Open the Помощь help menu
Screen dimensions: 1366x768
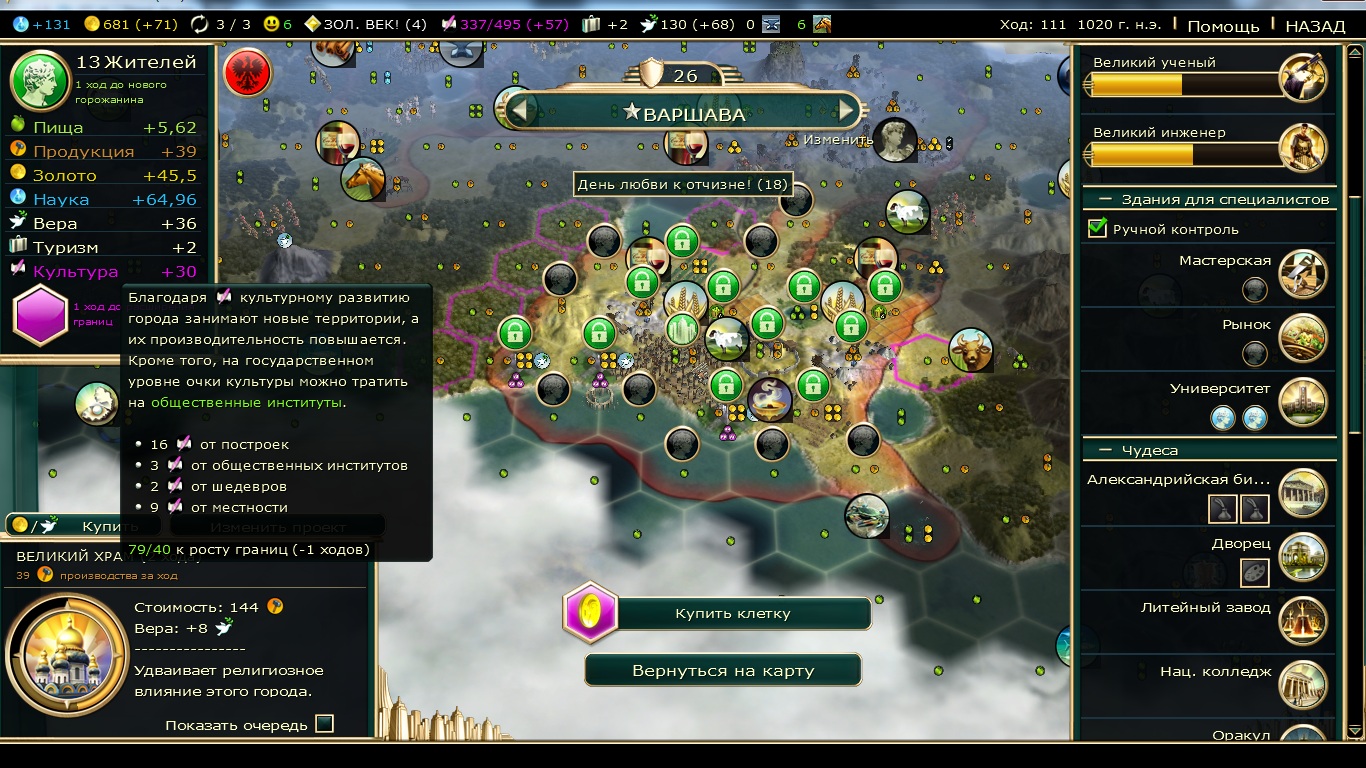tap(1223, 26)
